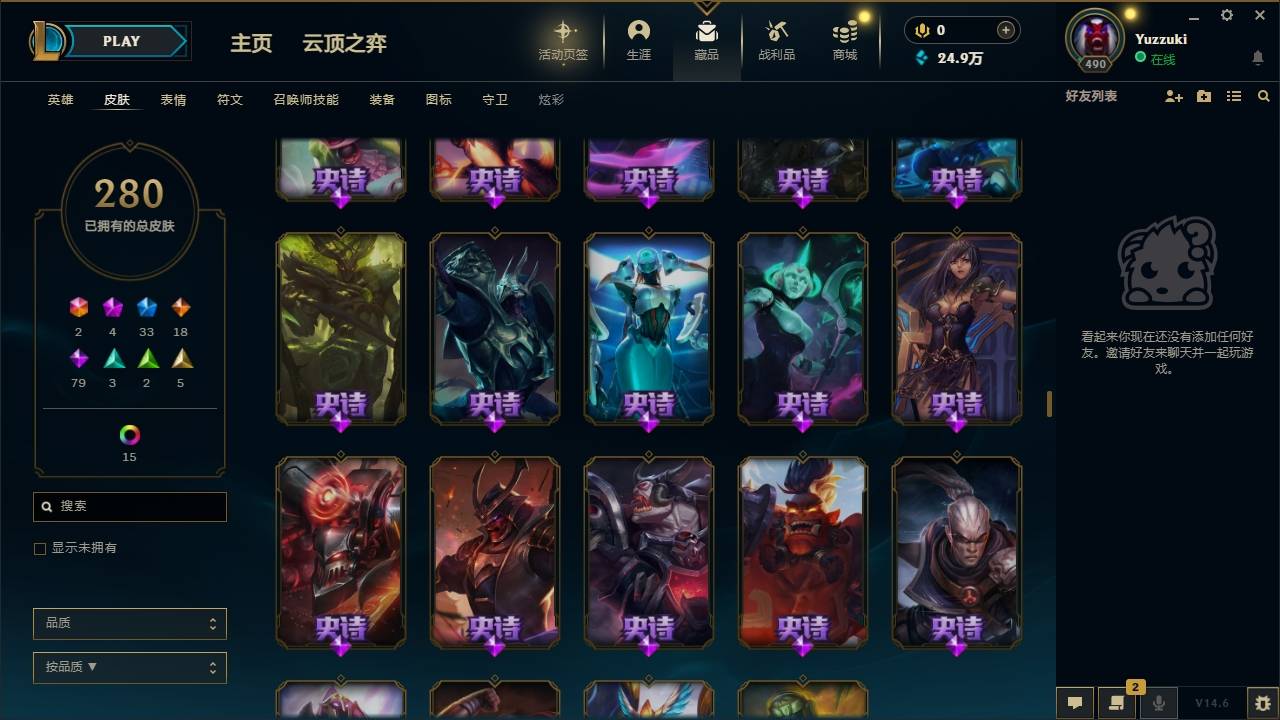This screenshot has height=720, width=1280.
Task: Click the chroma color wheel above the count 15
Action: tap(129, 436)
